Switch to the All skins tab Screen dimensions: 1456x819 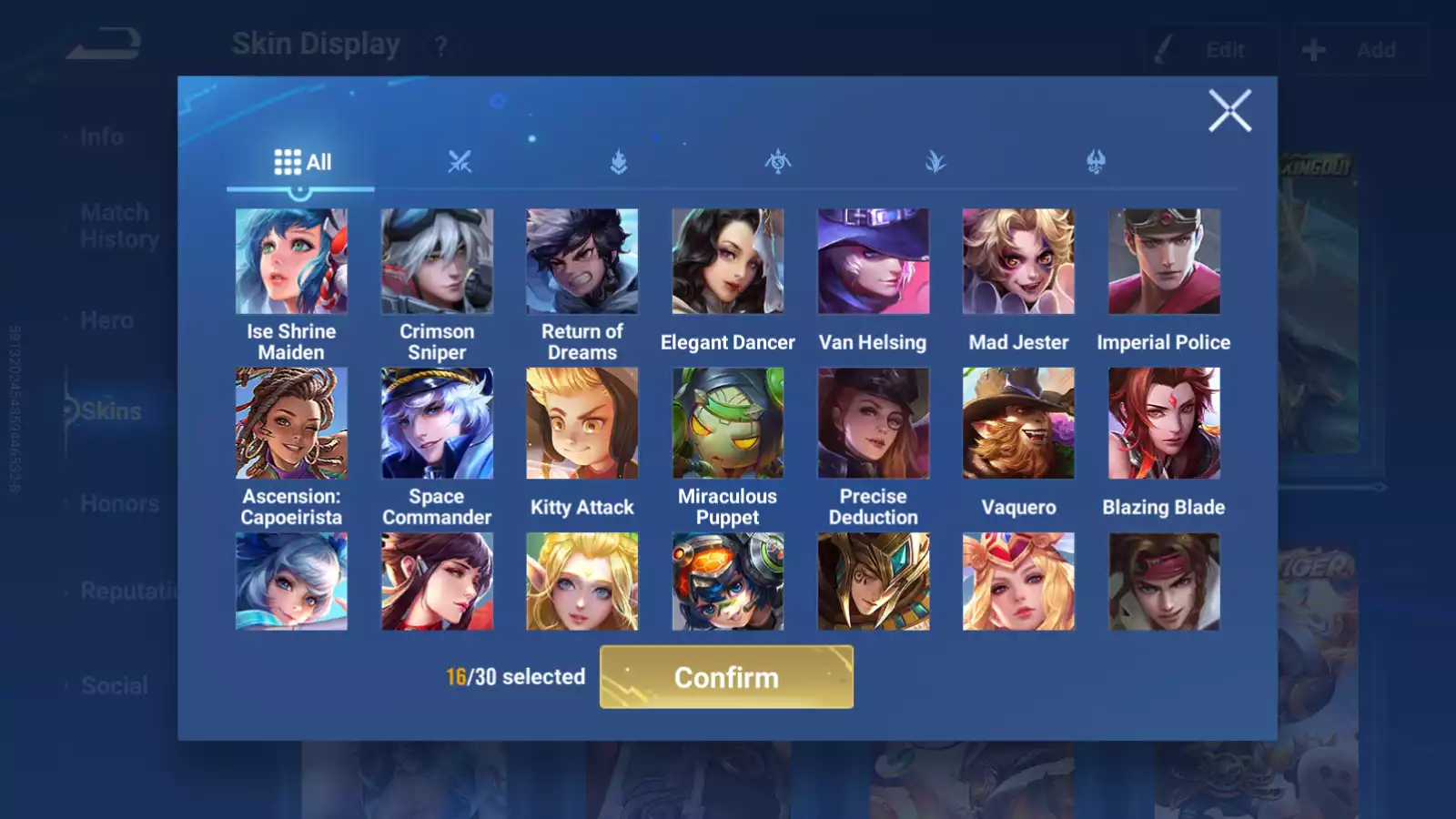[302, 163]
